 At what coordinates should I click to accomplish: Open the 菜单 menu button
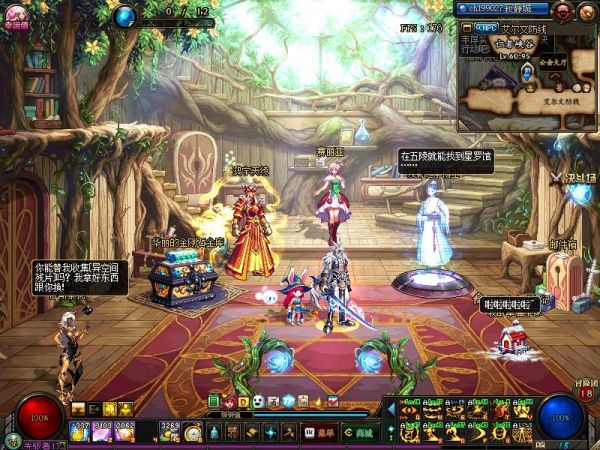[x=320, y=432]
